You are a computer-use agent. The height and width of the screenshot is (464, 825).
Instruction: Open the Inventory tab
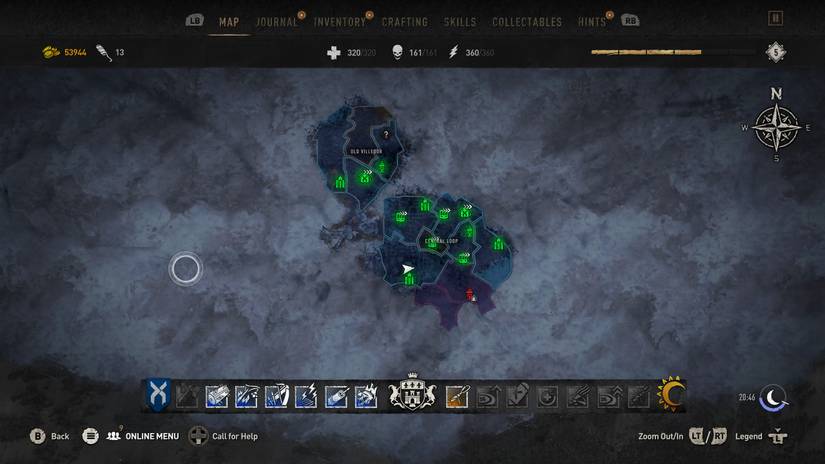[339, 22]
